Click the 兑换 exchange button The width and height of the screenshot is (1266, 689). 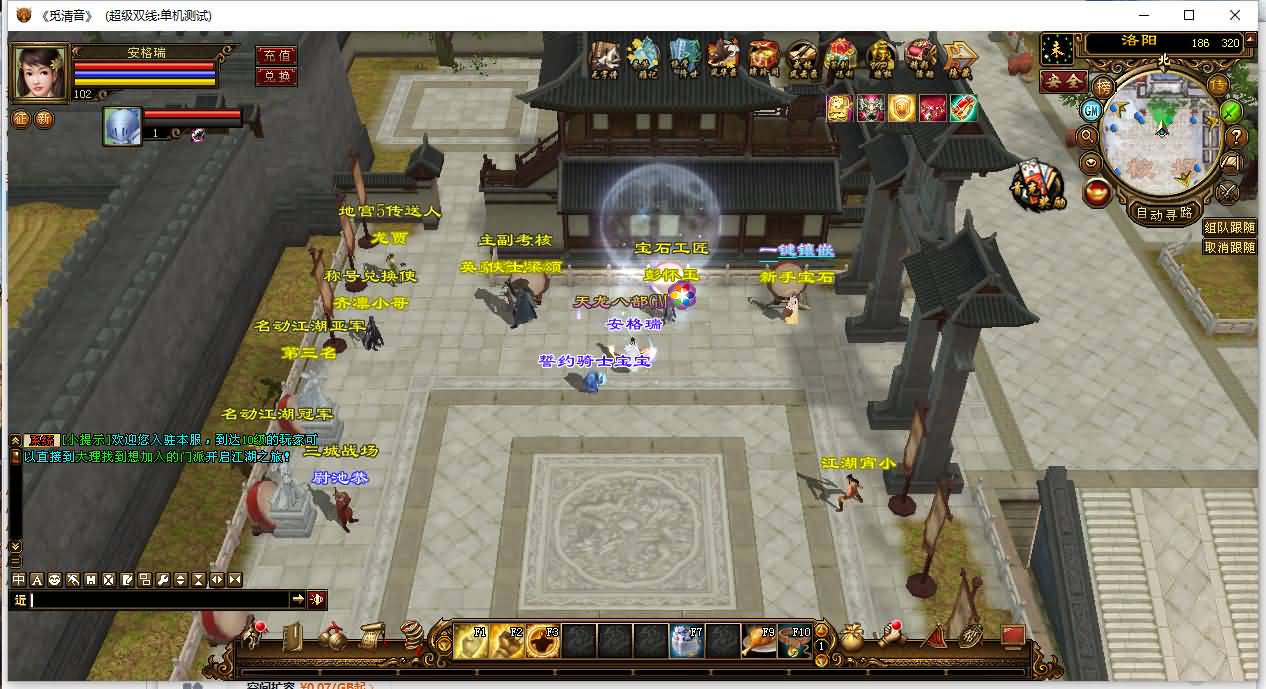click(276, 76)
